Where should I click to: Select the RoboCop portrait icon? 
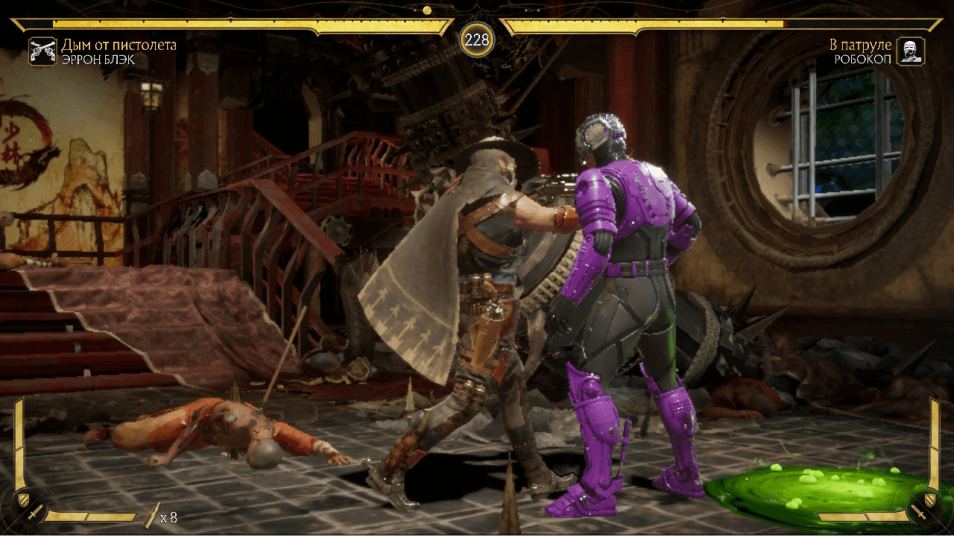[910, 51]
